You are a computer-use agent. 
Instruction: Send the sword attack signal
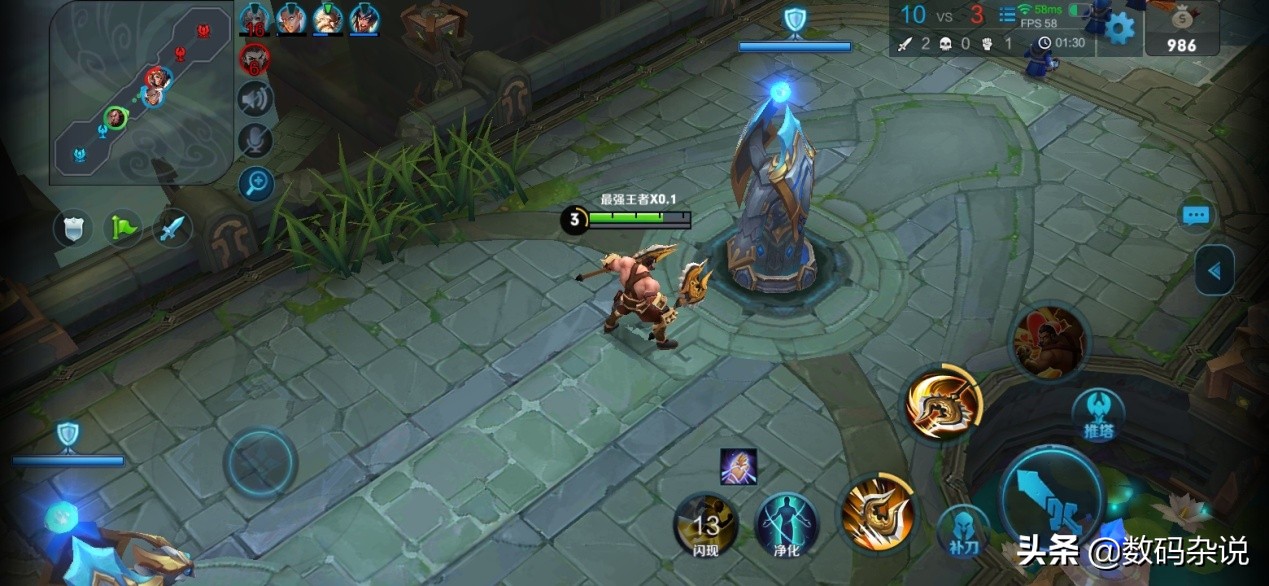[173, 229]
